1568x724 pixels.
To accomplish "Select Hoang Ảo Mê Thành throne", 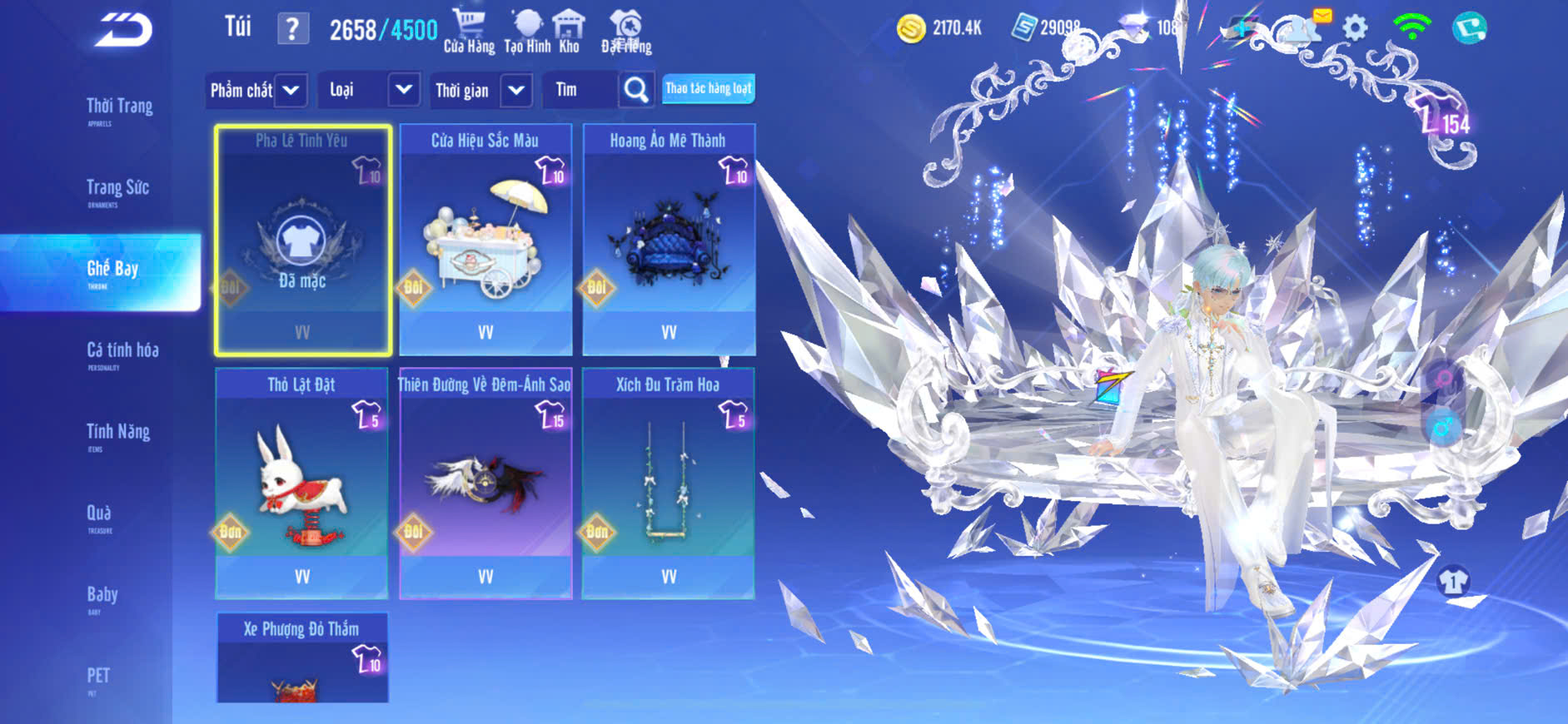I will (x=669, y=240).
